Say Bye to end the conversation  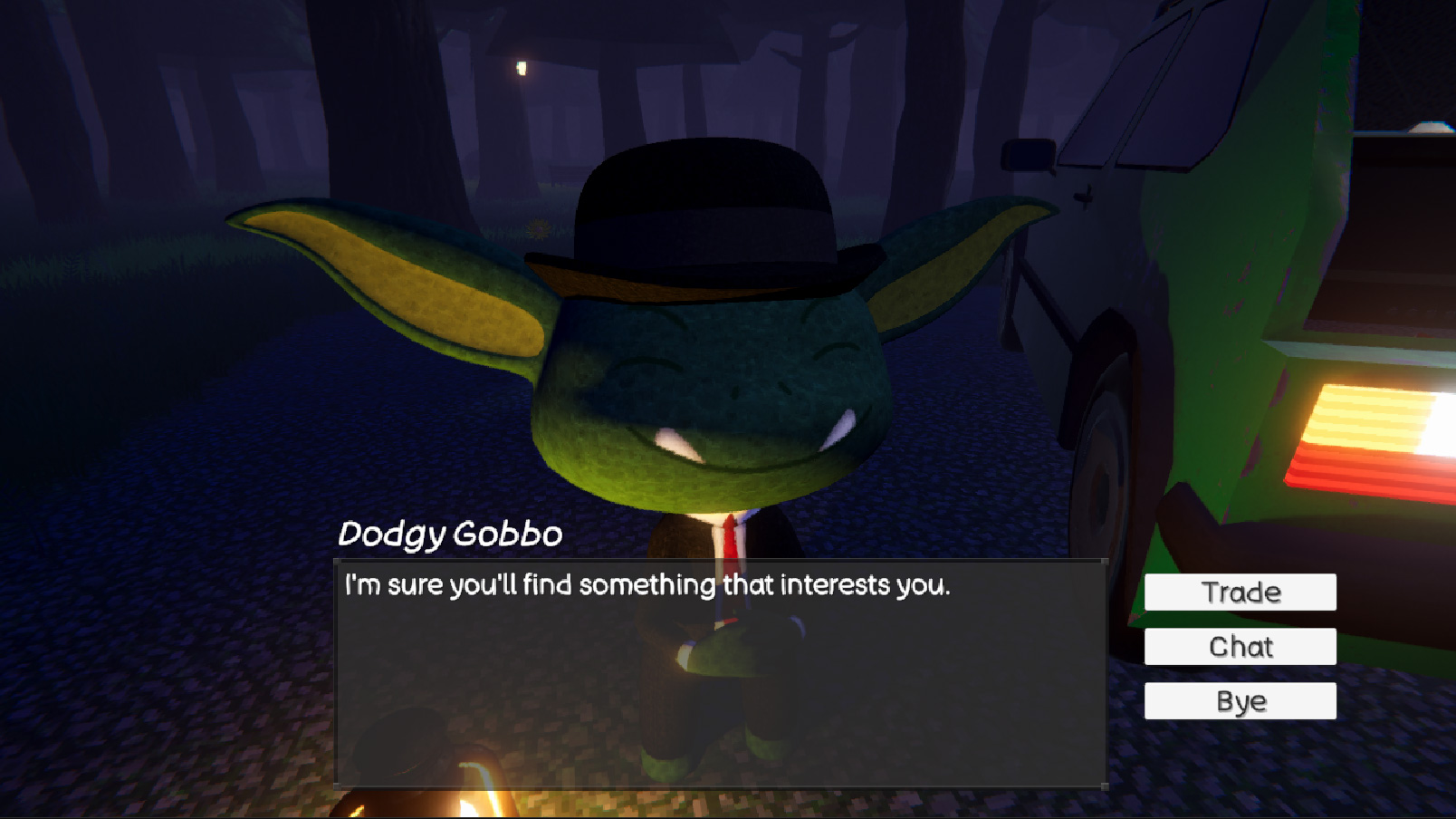pos(1240,700)
